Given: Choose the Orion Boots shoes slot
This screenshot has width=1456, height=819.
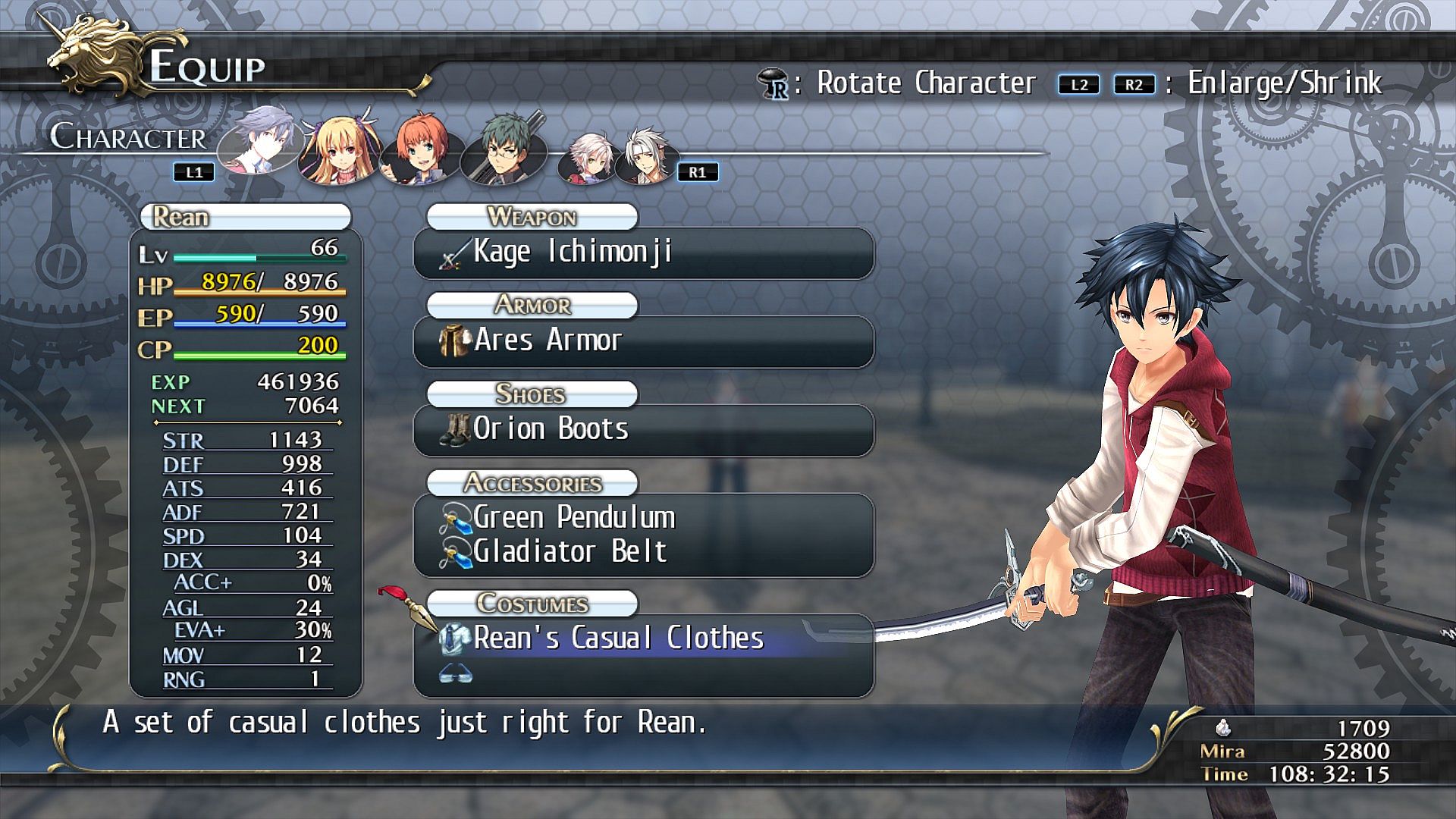Looking at the screenshot, I should pyautogui.click(x=643, y=430).
